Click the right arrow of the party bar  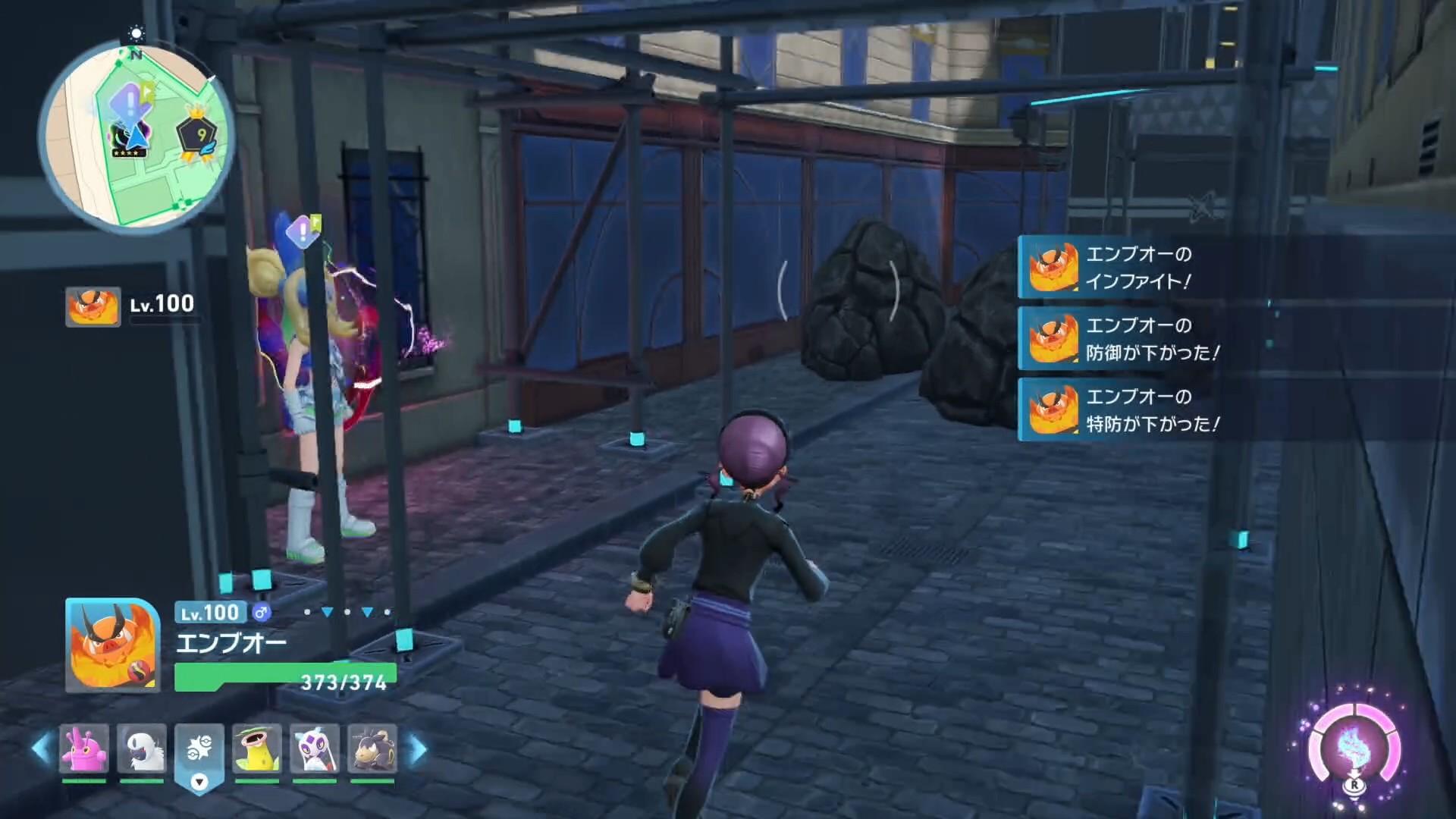click(418, 749)
